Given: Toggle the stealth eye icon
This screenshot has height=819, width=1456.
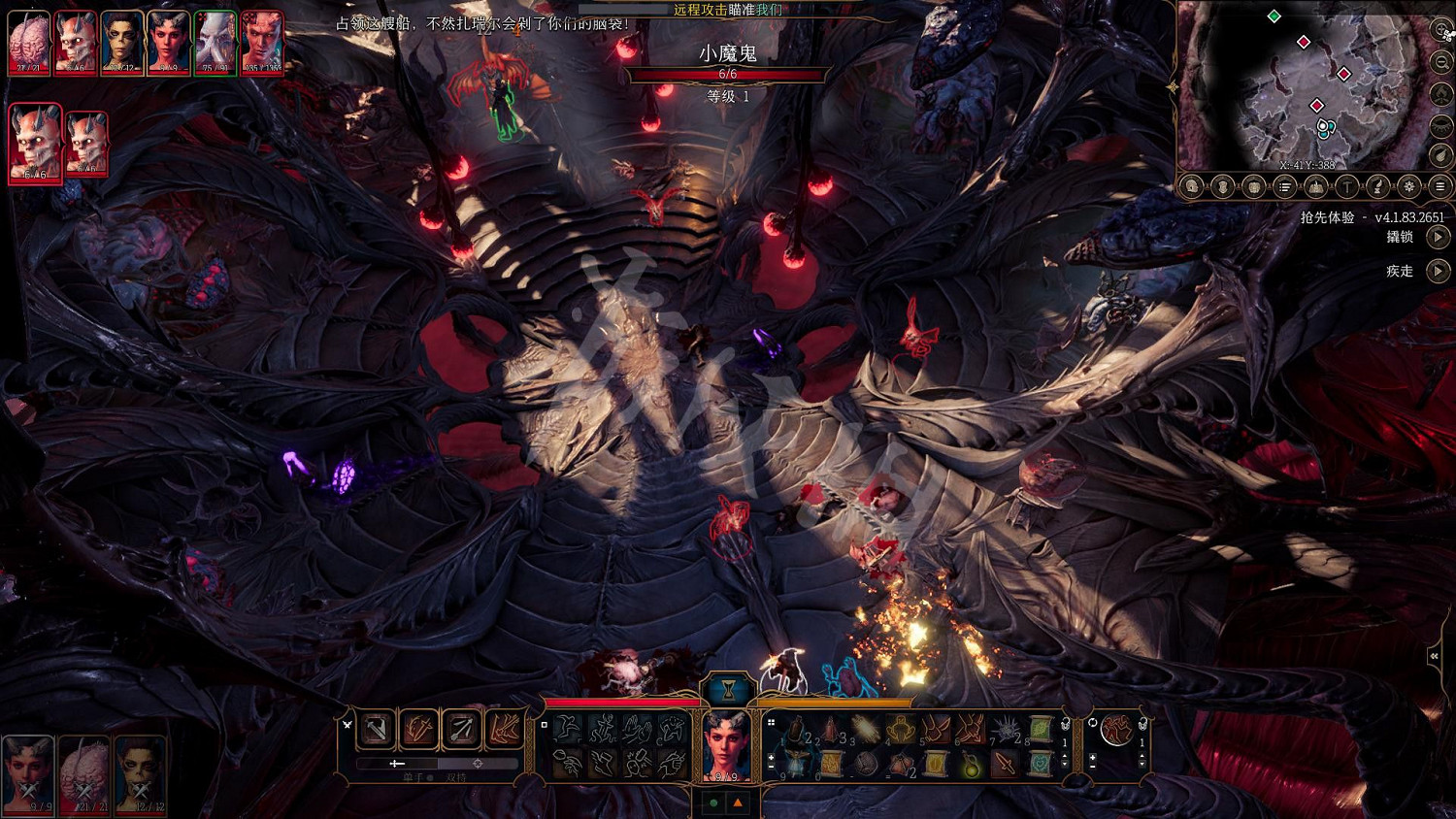Looking at the screenshot, I should click(x=1441, y=125).
